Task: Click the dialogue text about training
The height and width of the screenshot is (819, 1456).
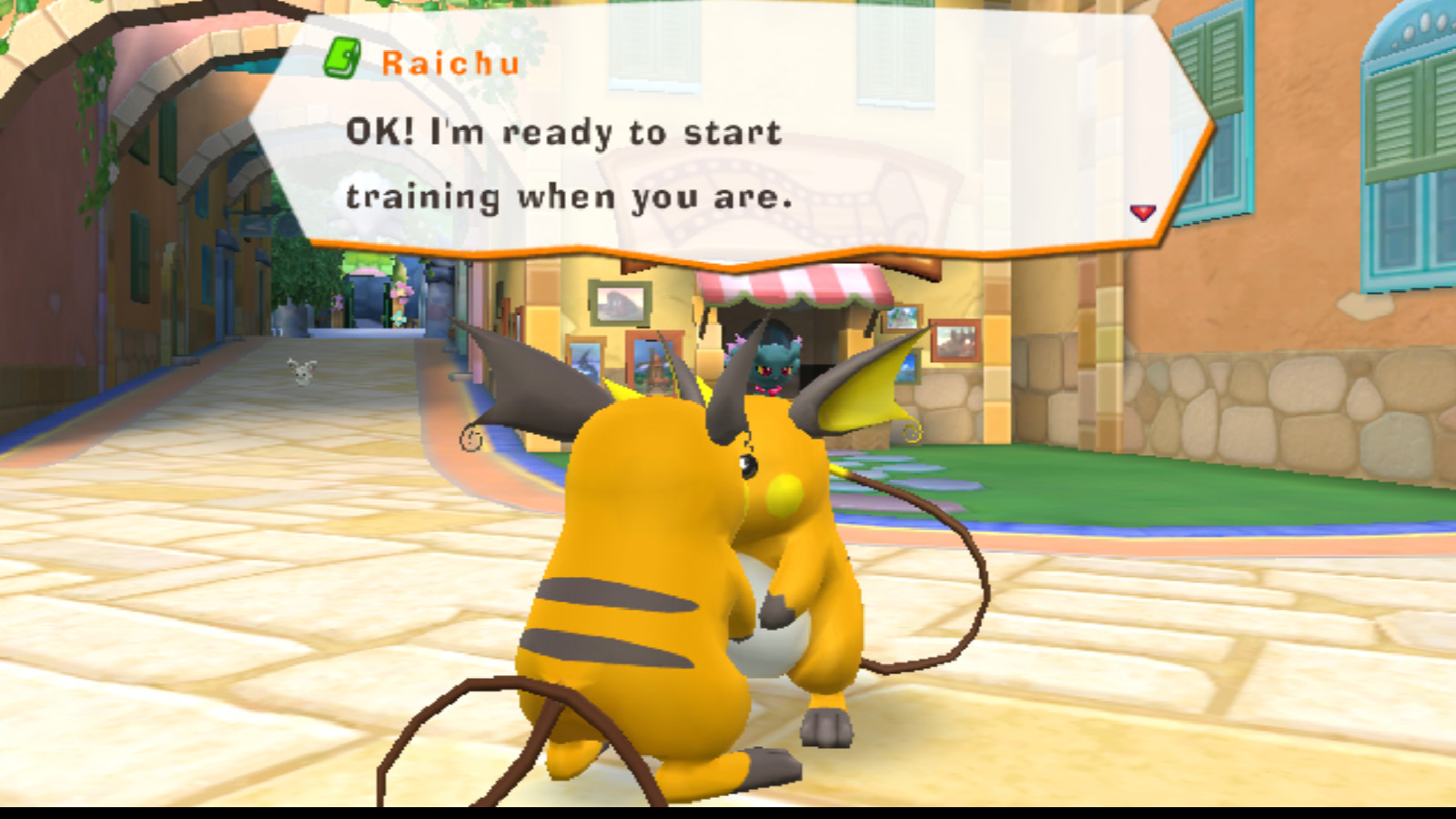Action: [x=564, y=162]
